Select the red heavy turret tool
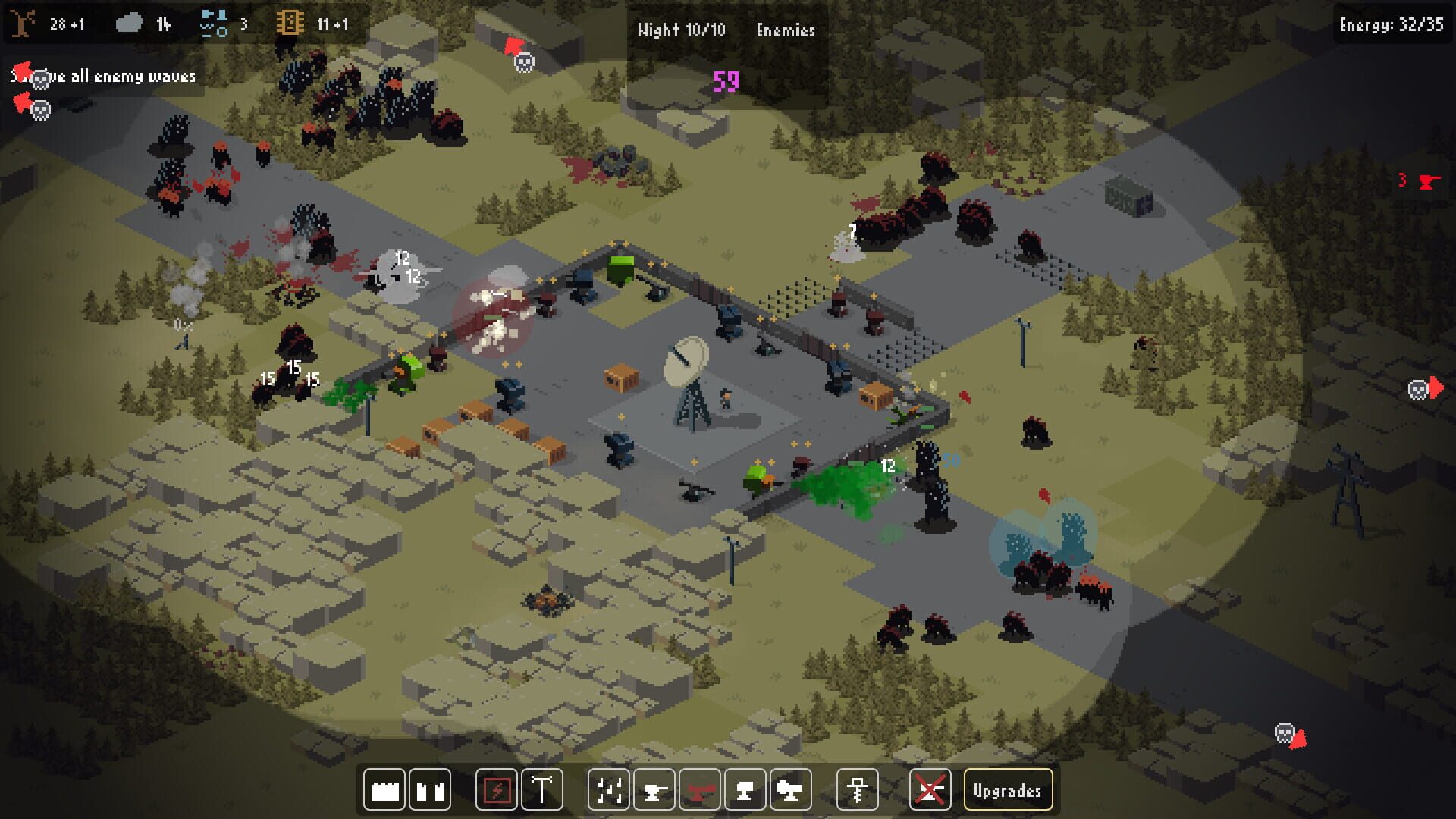Image resolution: width=1456 pixels, height=819 pixels. point(701,789)
